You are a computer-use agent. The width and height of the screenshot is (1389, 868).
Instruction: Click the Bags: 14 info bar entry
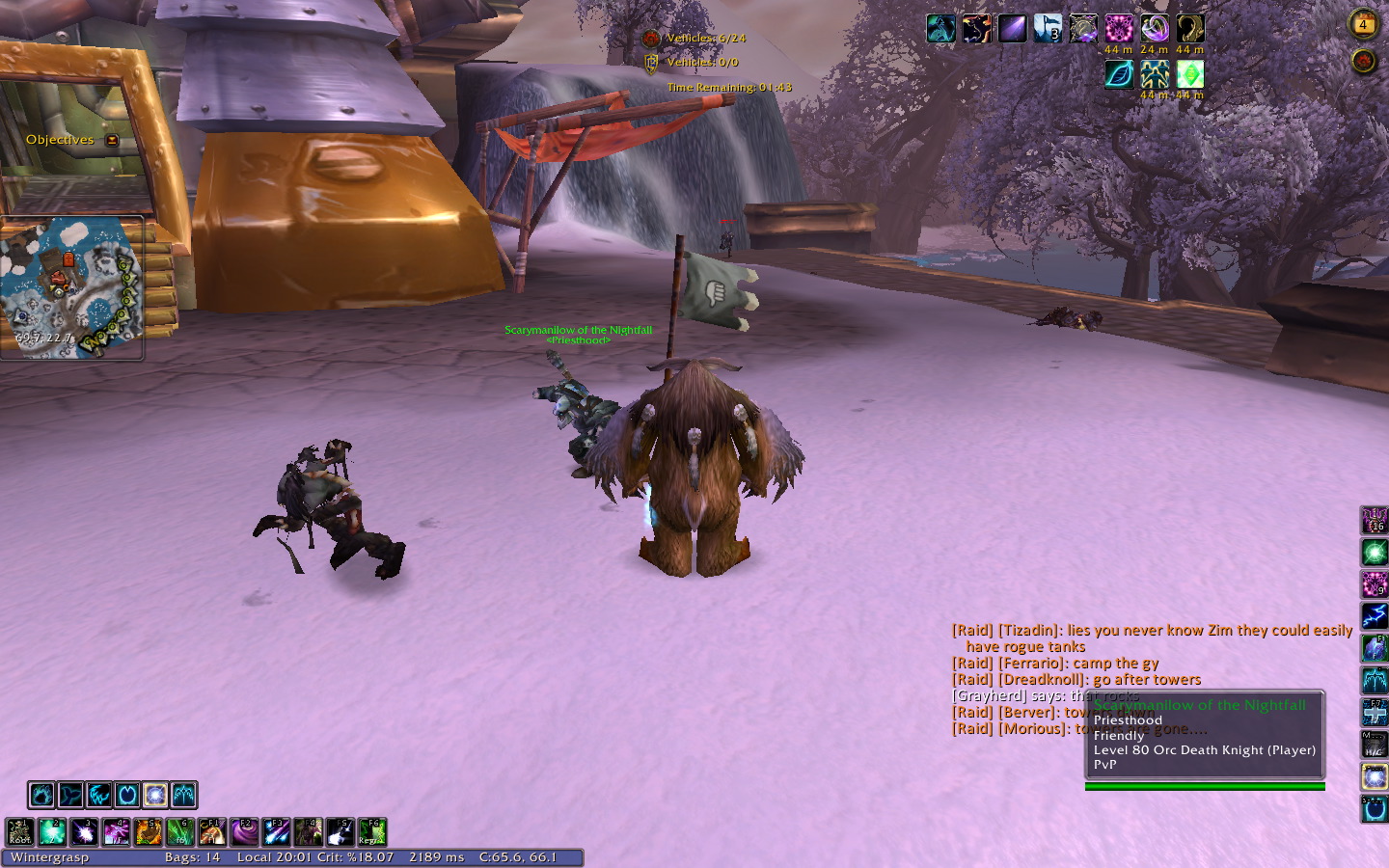tap(192, 857)
